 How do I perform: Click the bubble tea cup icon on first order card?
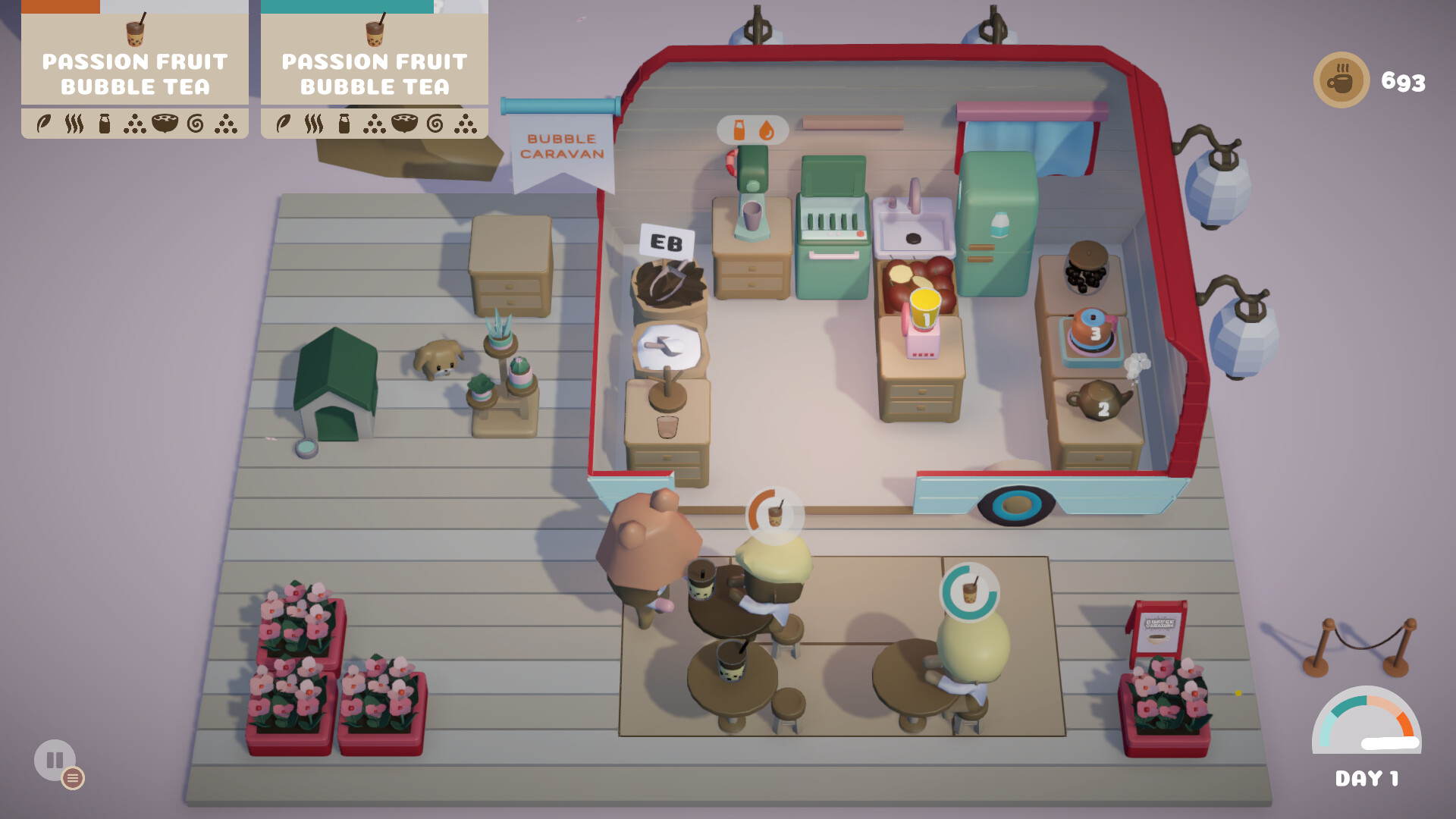click(134, 34)
